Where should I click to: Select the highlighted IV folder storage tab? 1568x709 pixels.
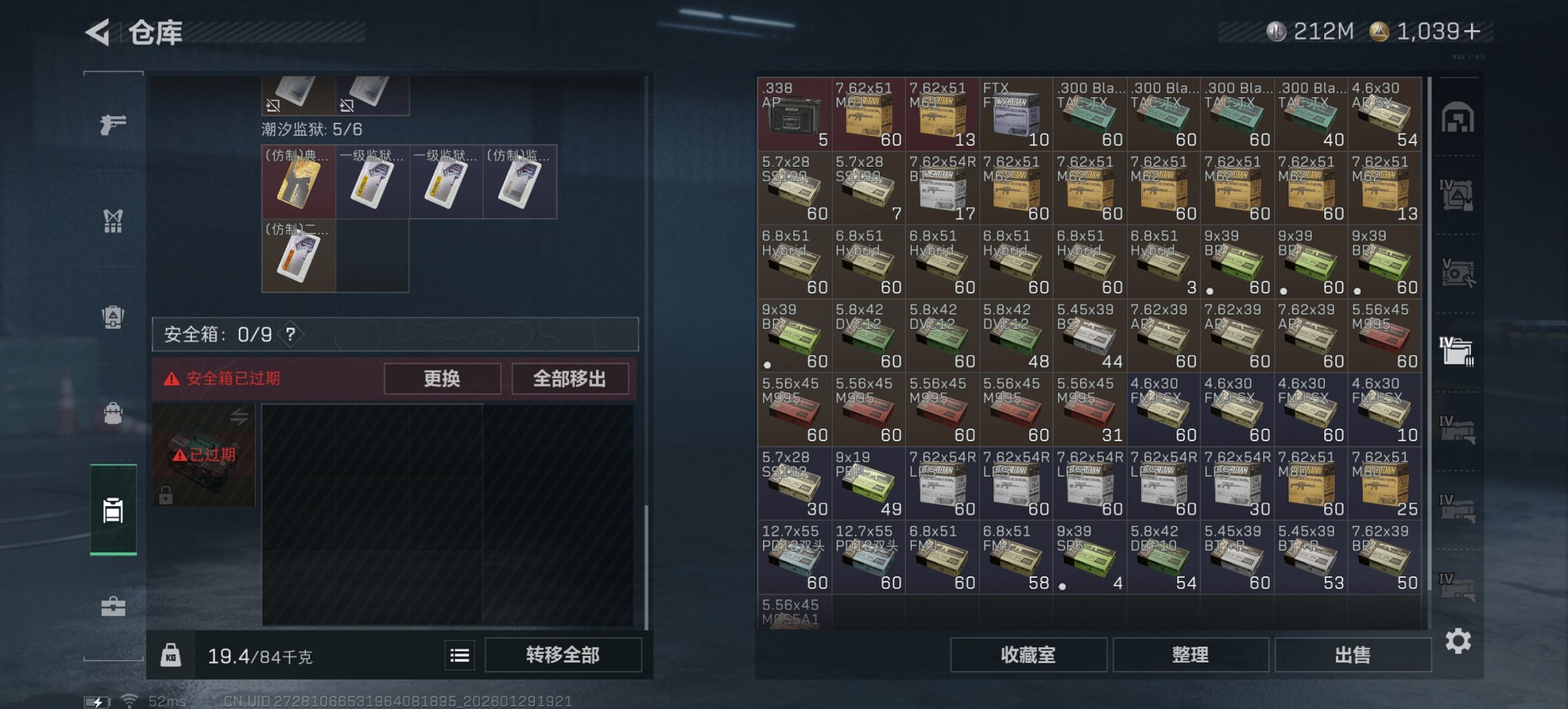1459,350
